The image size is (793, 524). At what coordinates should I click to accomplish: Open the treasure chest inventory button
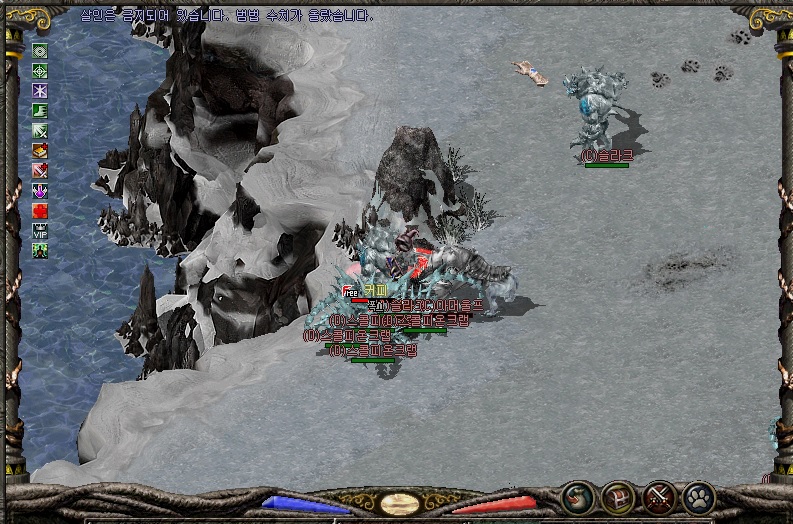(x=617, y=496)
